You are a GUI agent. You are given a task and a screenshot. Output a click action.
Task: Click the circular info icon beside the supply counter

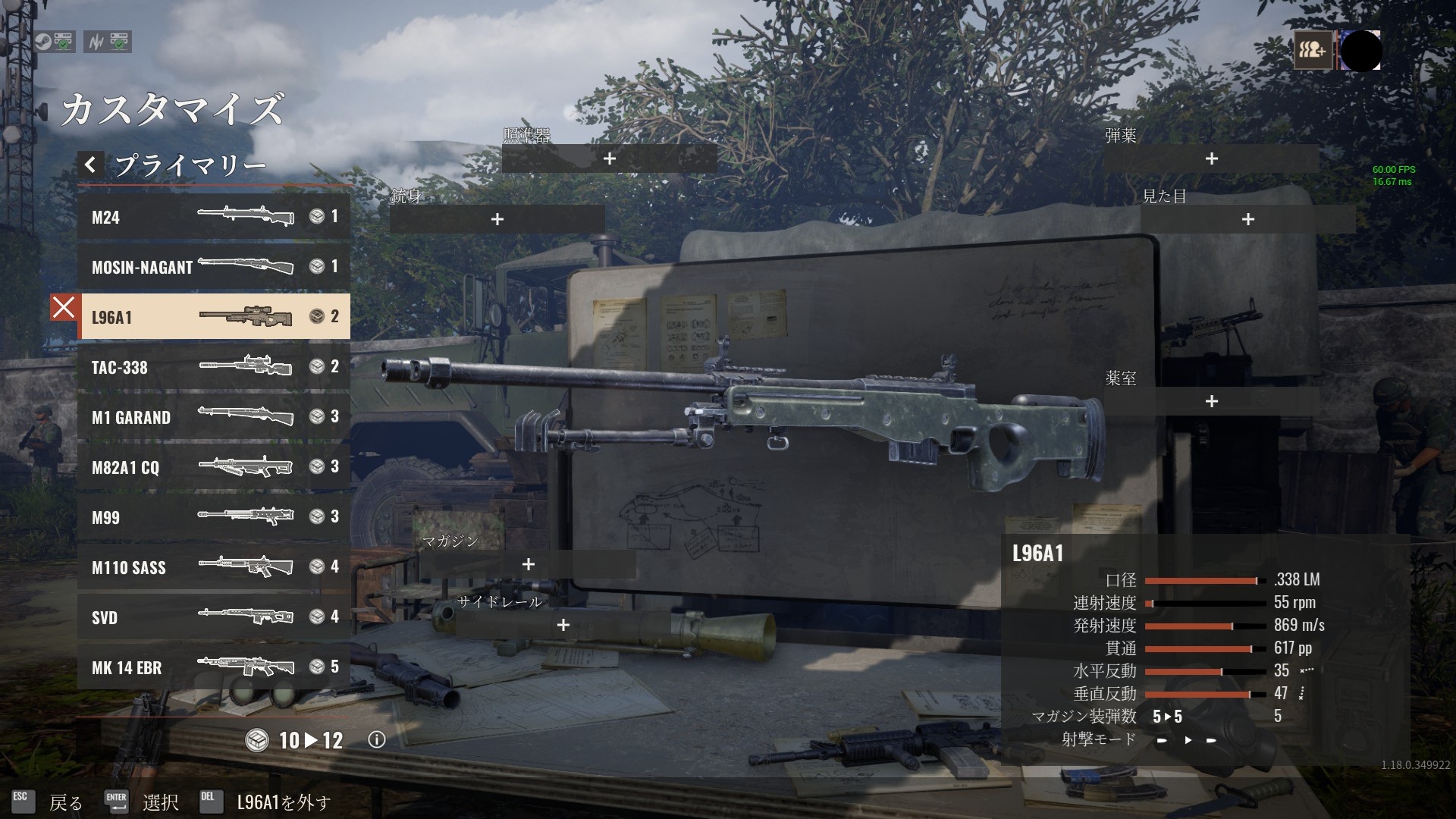coord(377,741)
